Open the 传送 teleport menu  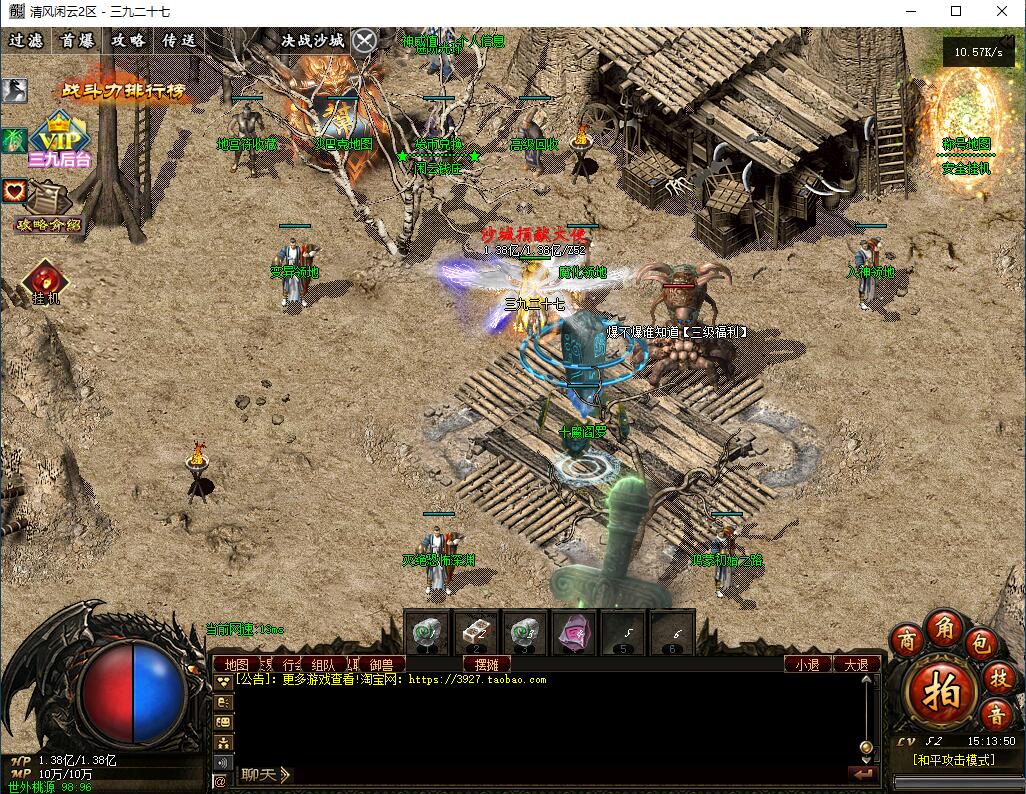[179, 41]
